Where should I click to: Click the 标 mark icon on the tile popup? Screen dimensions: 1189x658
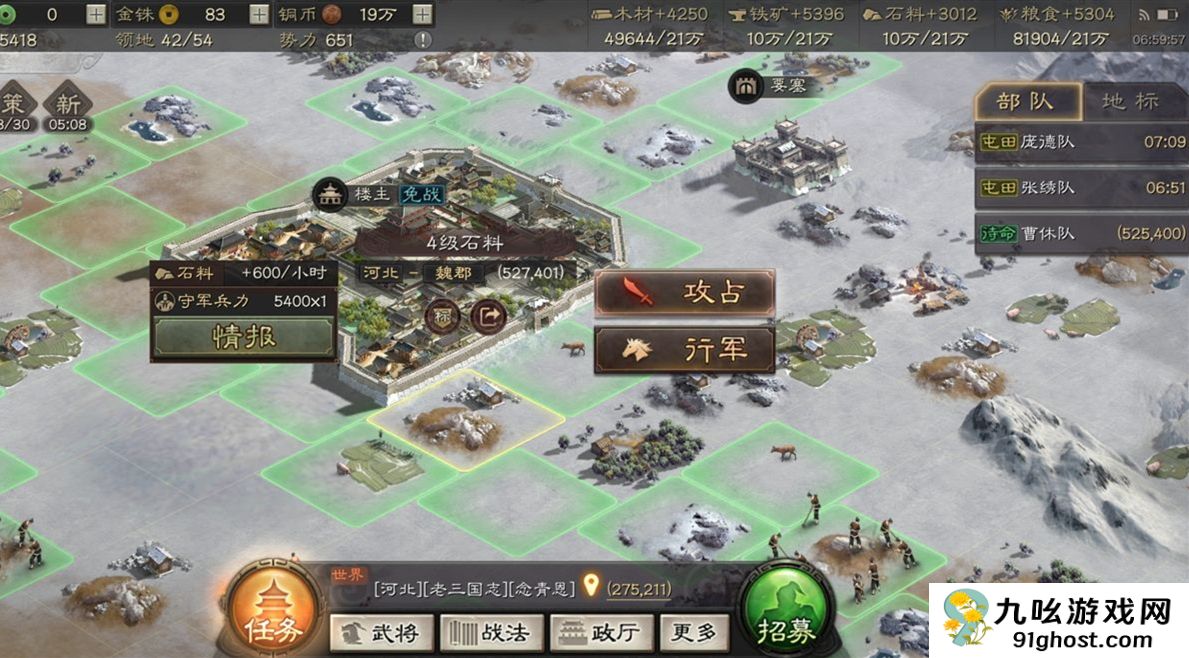point(442,316)
